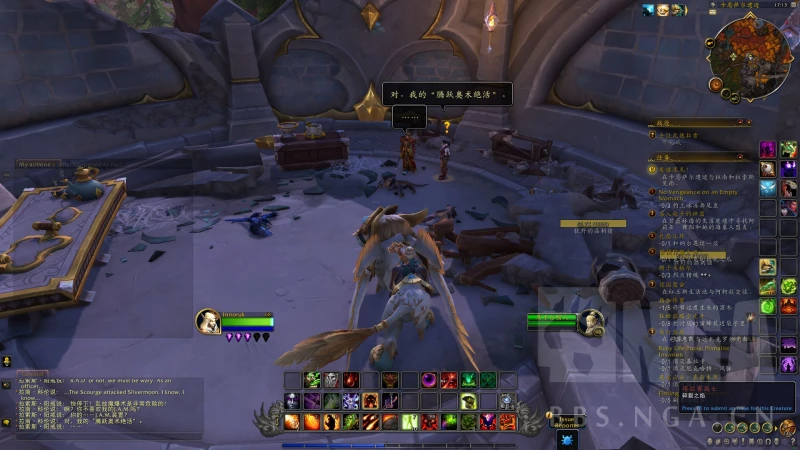Open the main backpack bag
The height and width of the screenshot is (450, 800).
tap(788, 428)
